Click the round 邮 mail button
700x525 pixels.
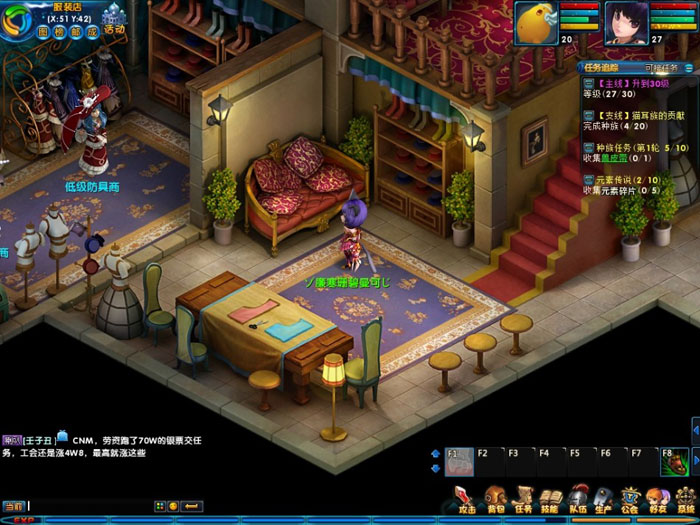click(x=74, y=31)
